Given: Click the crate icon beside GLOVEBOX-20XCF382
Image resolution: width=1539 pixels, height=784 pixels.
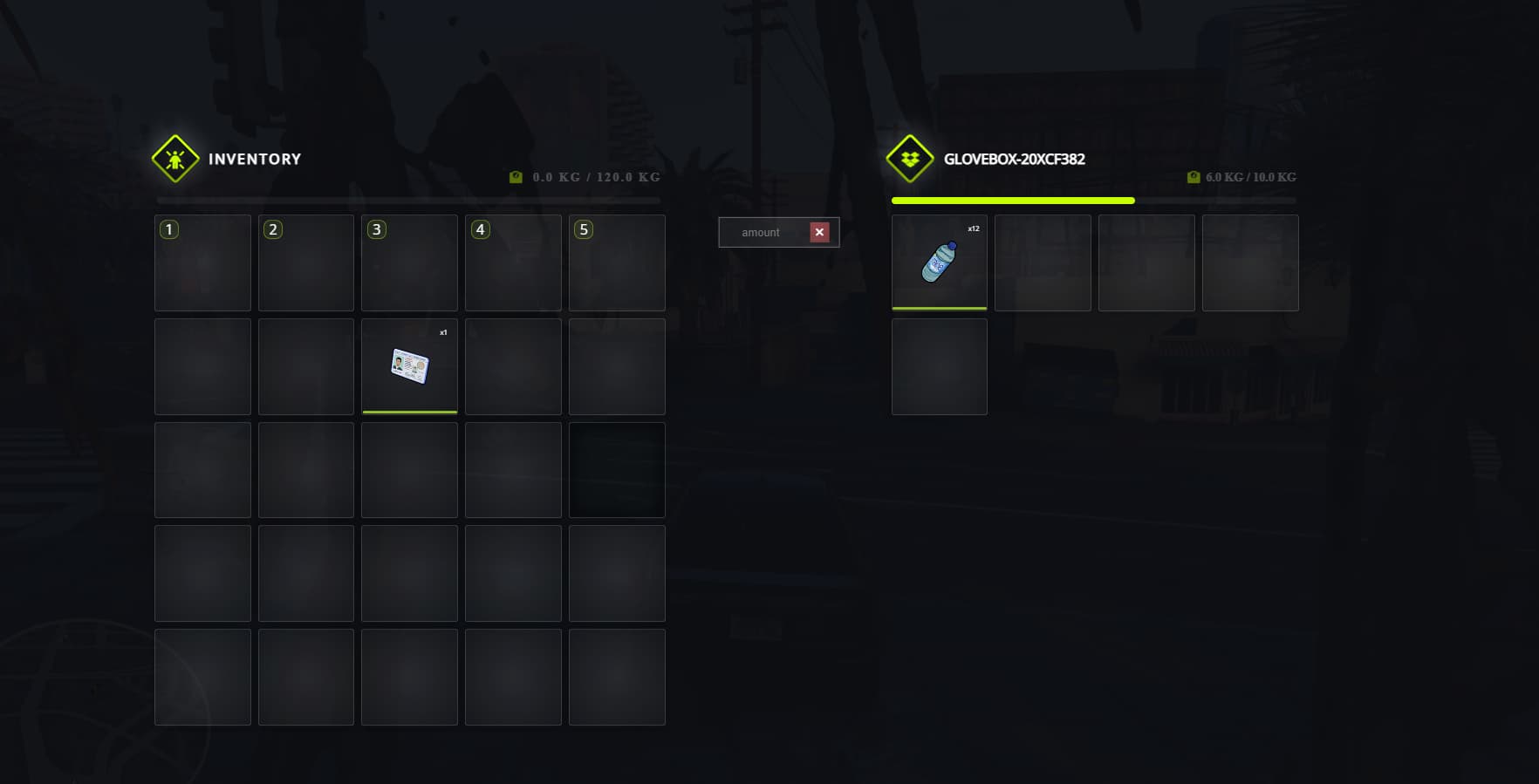Looking at the screenshot, I should coord(908,160).
